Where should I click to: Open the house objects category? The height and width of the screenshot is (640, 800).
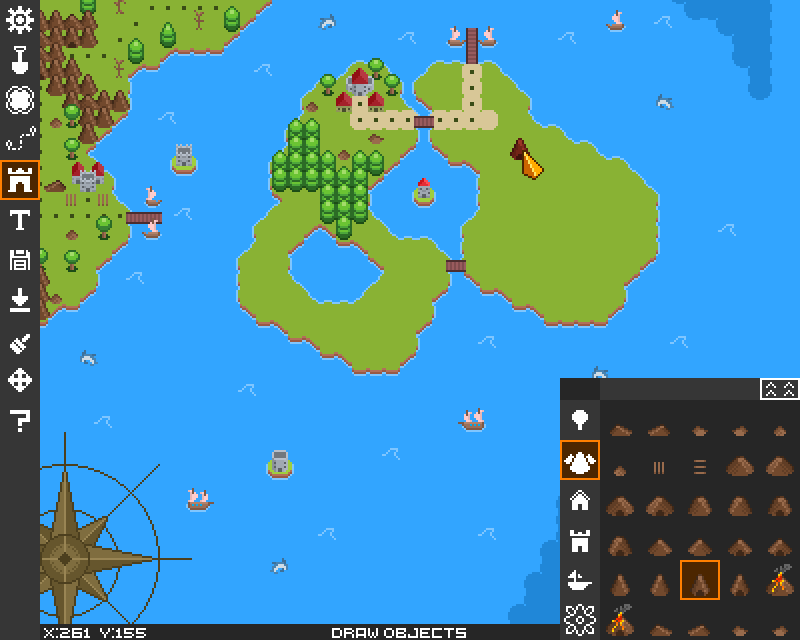580,500
